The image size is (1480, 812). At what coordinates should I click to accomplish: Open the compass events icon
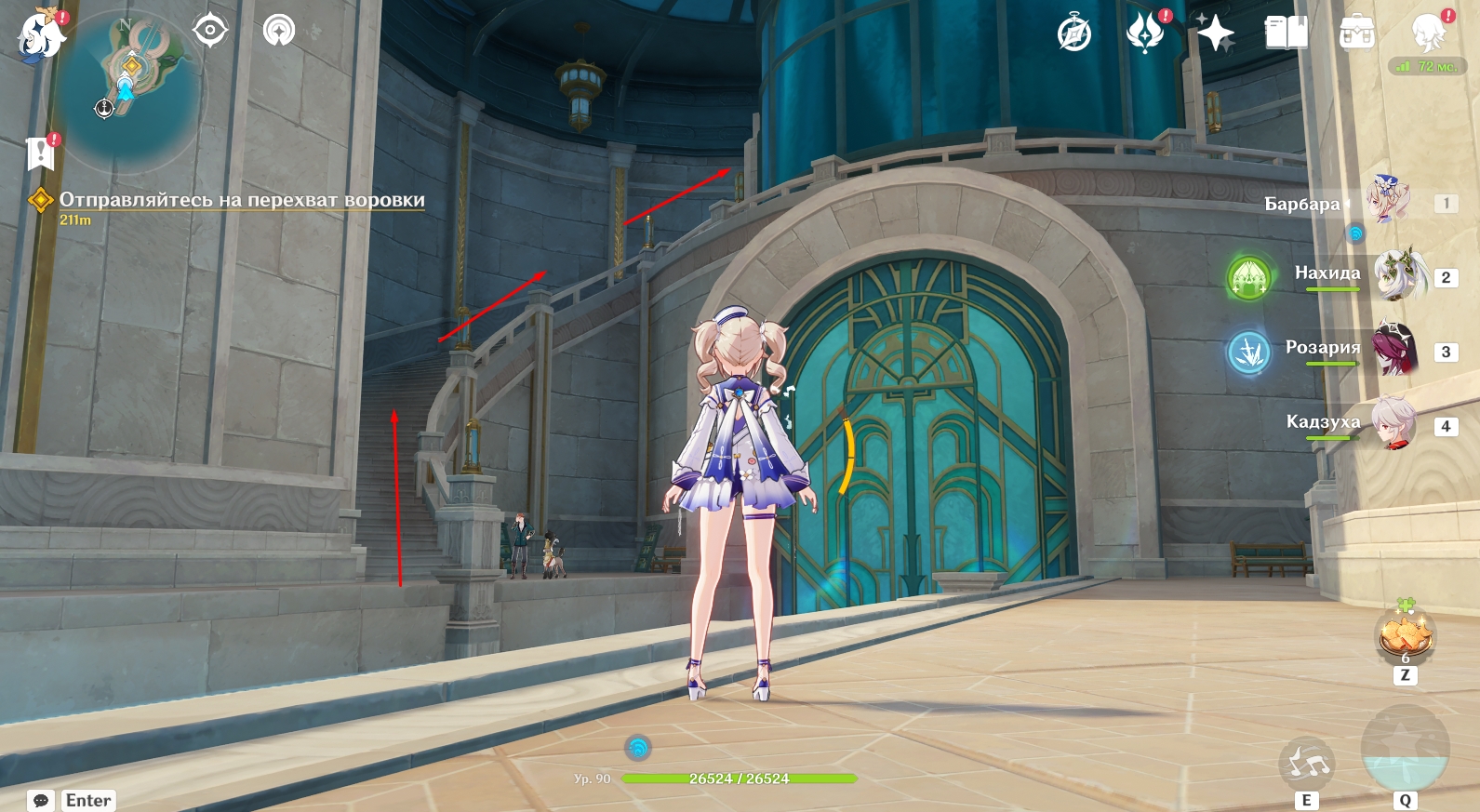coord(1074,34)
